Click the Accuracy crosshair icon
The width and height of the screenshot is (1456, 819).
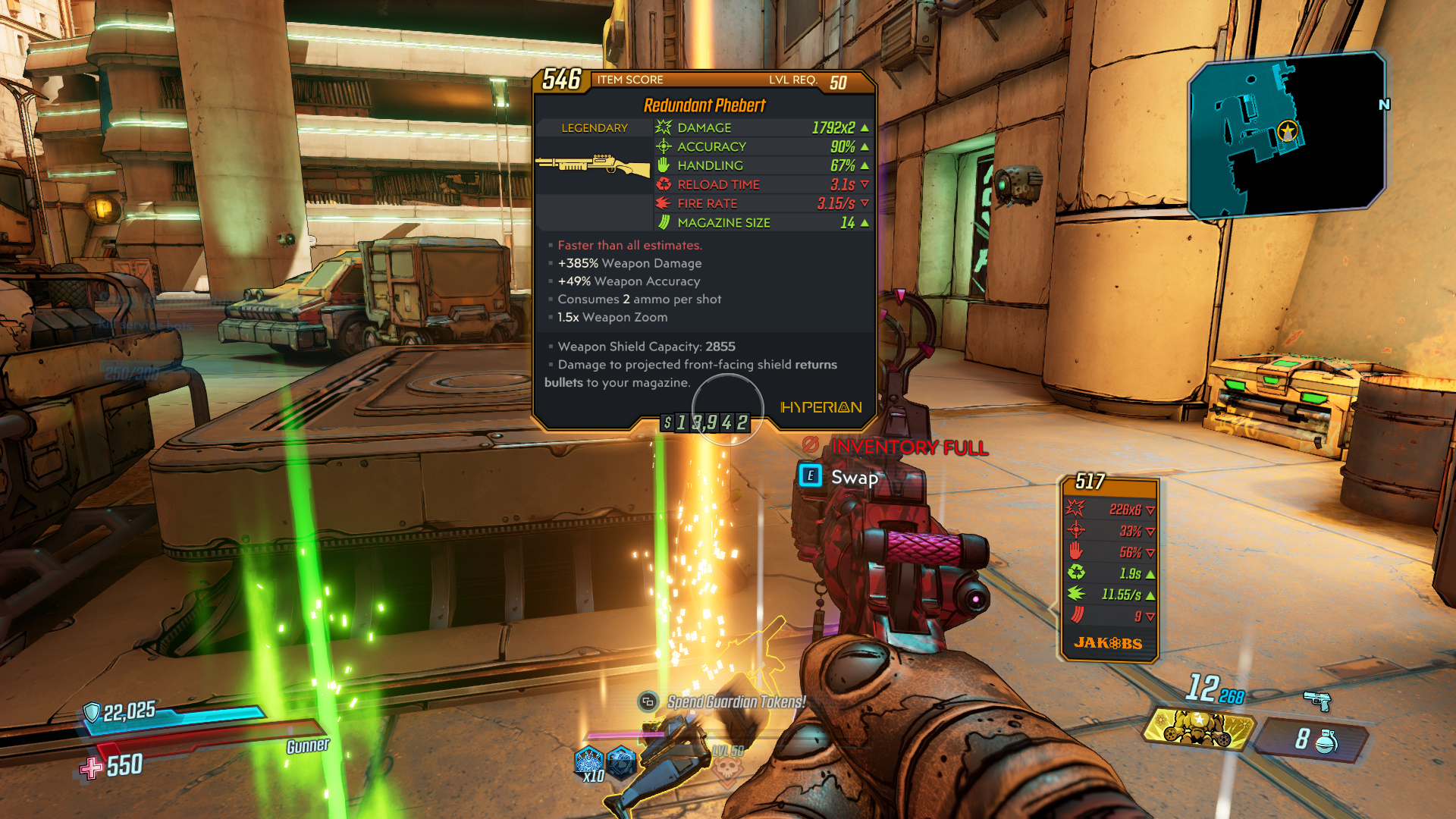pyautogui.click(x=664, y=146)
